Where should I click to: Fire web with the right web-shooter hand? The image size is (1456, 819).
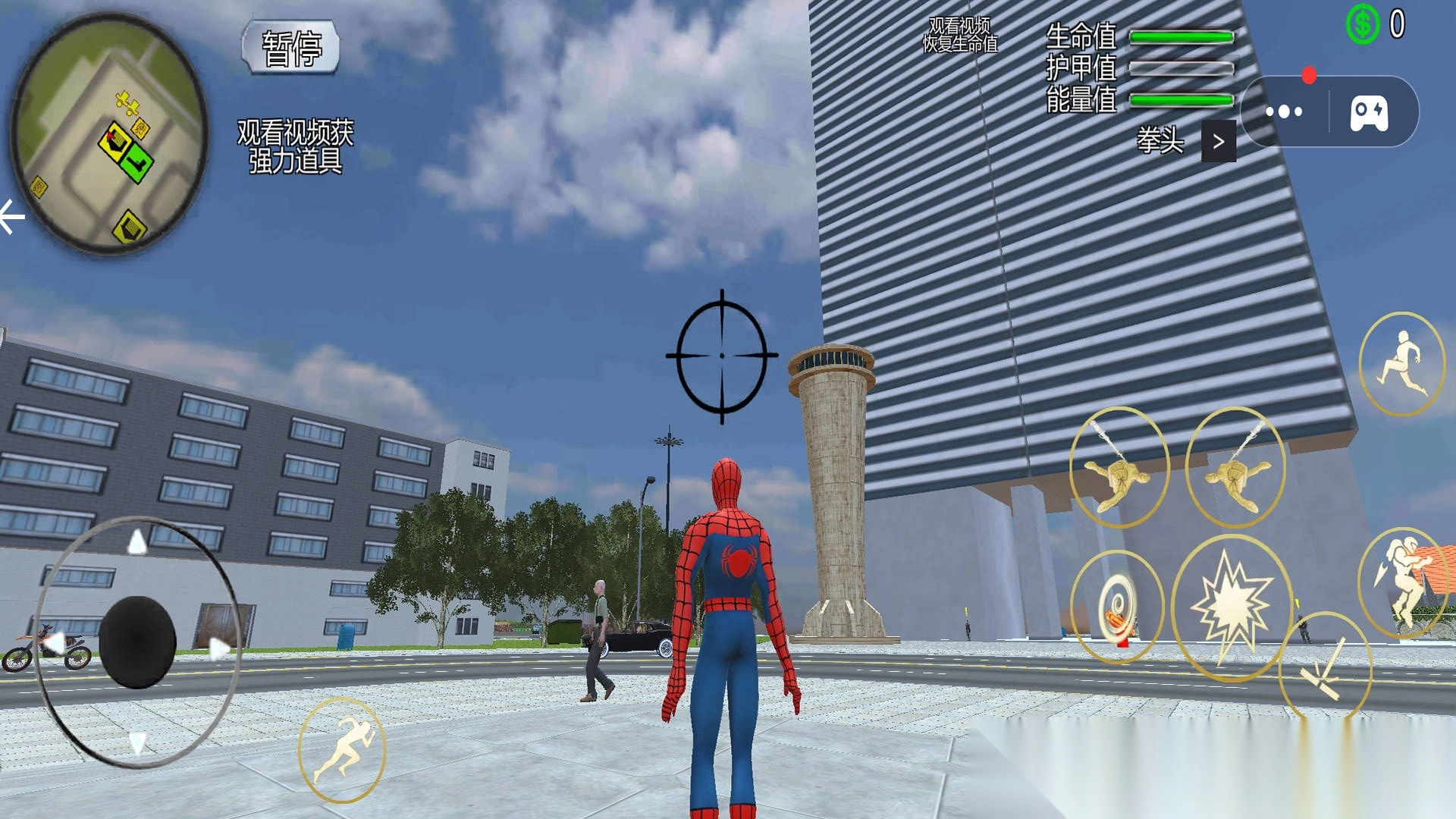1235,468
